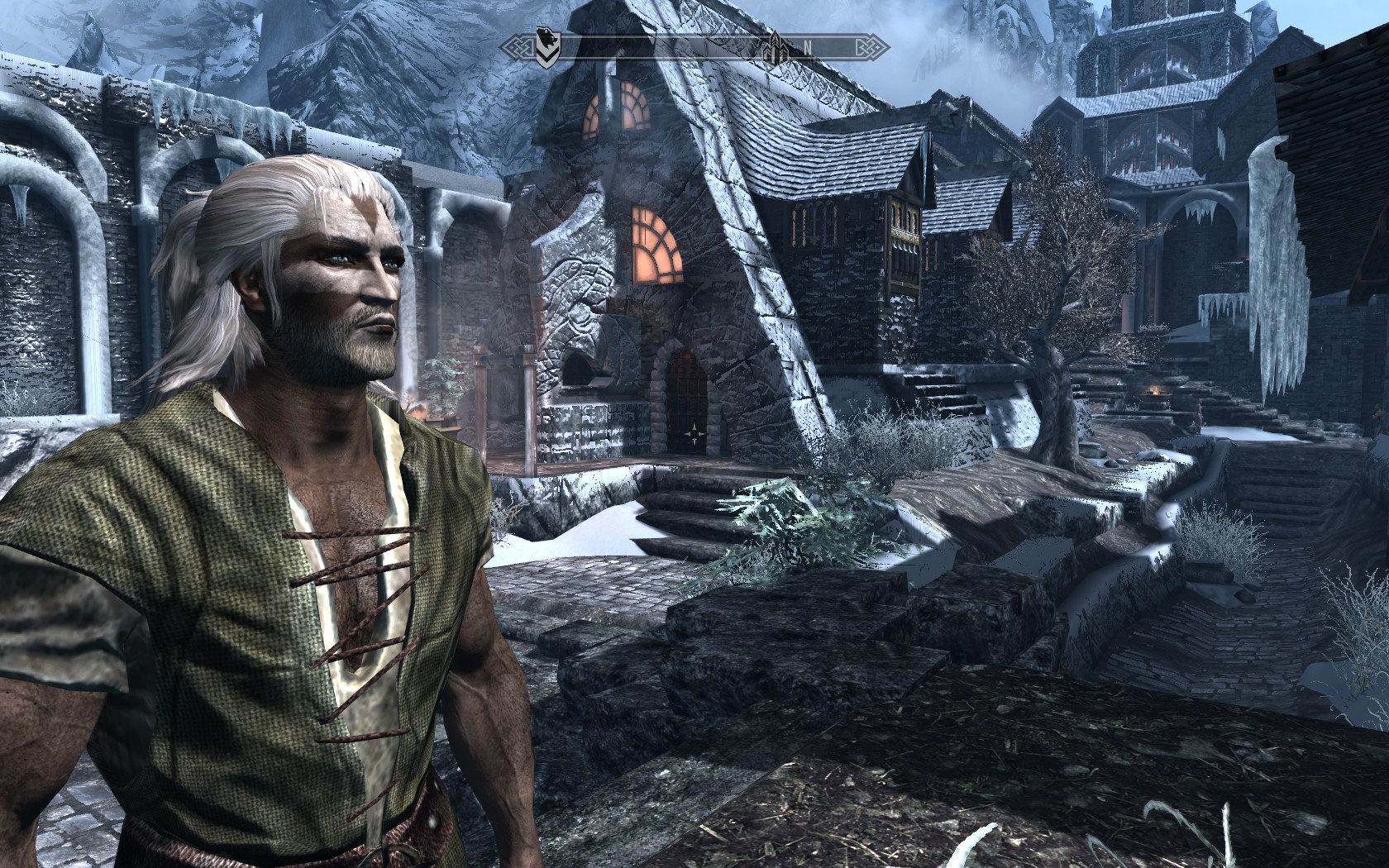Screen dimensions: 1389x868
Task: Select the spired palace marker on the compass
Action: pyautogui.click(x=776, y=46)
